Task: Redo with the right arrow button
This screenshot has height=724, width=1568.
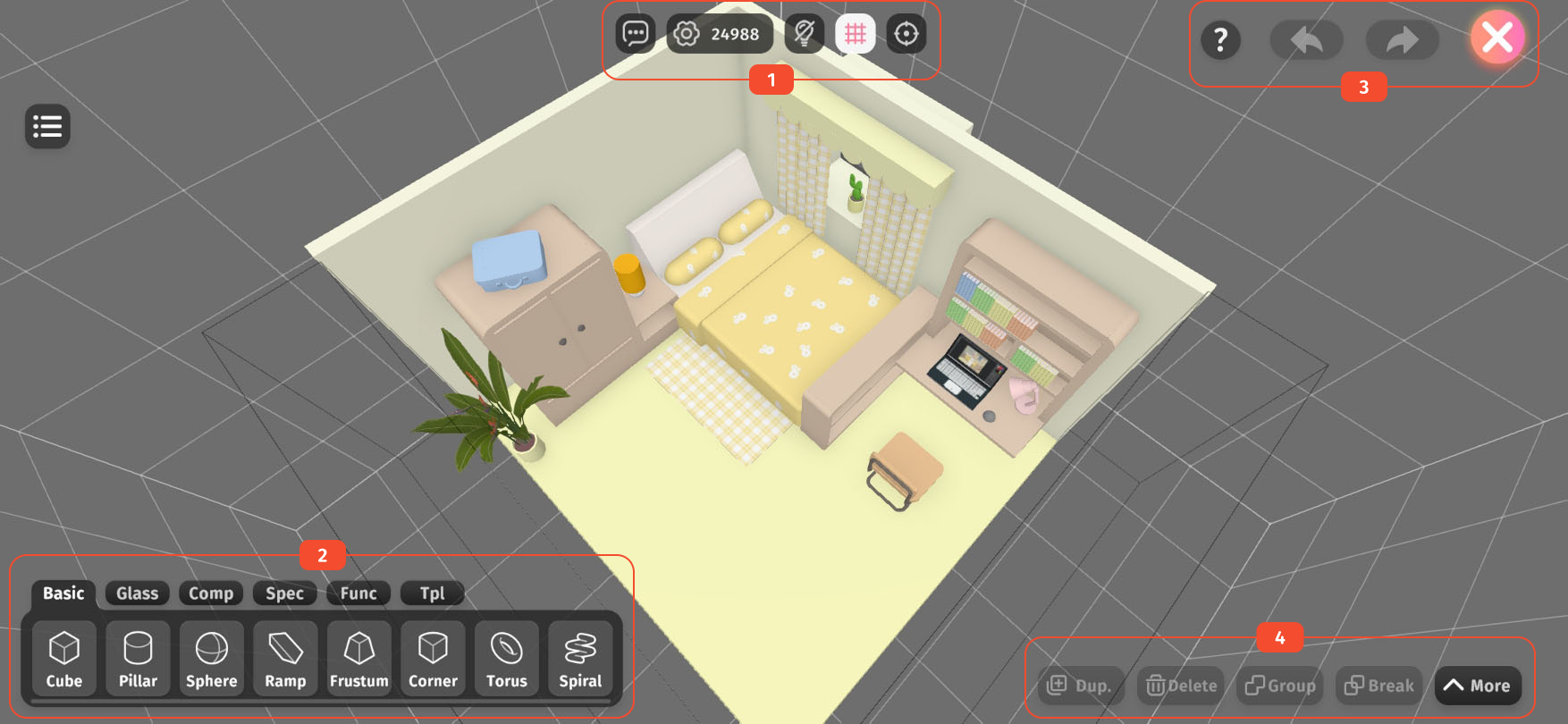Action: (1402, 40)
